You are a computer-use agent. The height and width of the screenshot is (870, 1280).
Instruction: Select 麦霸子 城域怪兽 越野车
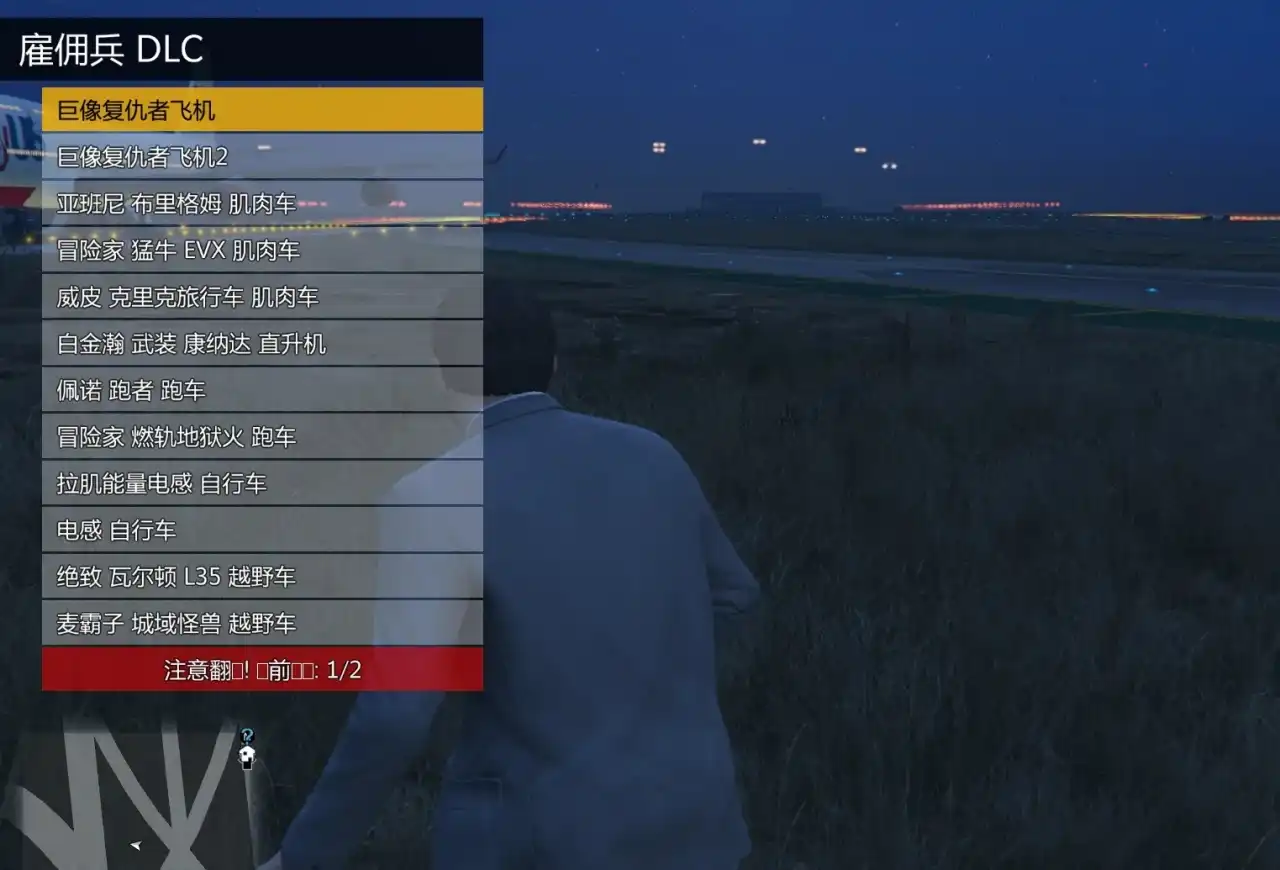click(262, 624)
